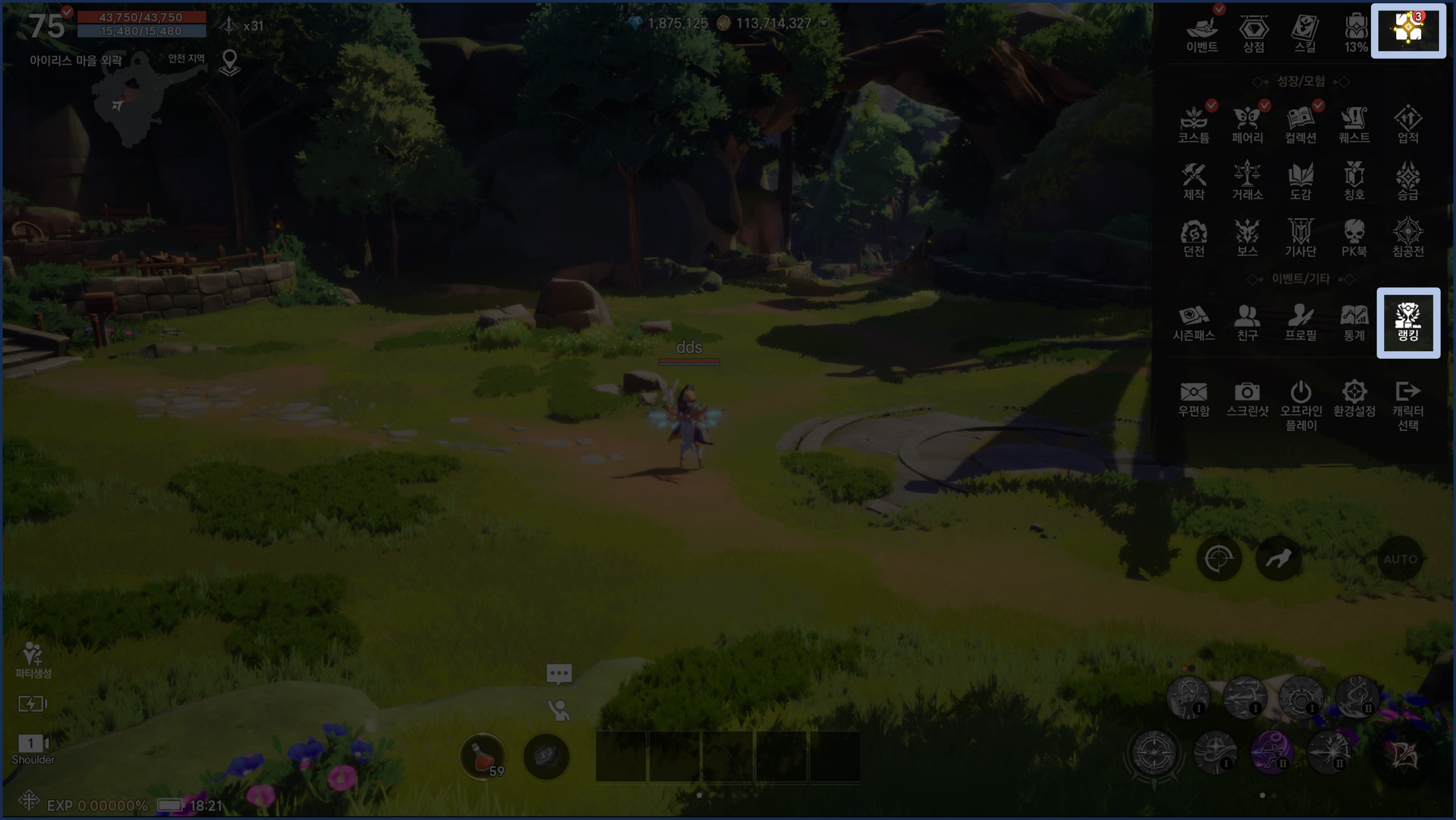1456x820 pixels.
Task: Take a 스크린샷 screenshot
Action: click(1247, 399)
